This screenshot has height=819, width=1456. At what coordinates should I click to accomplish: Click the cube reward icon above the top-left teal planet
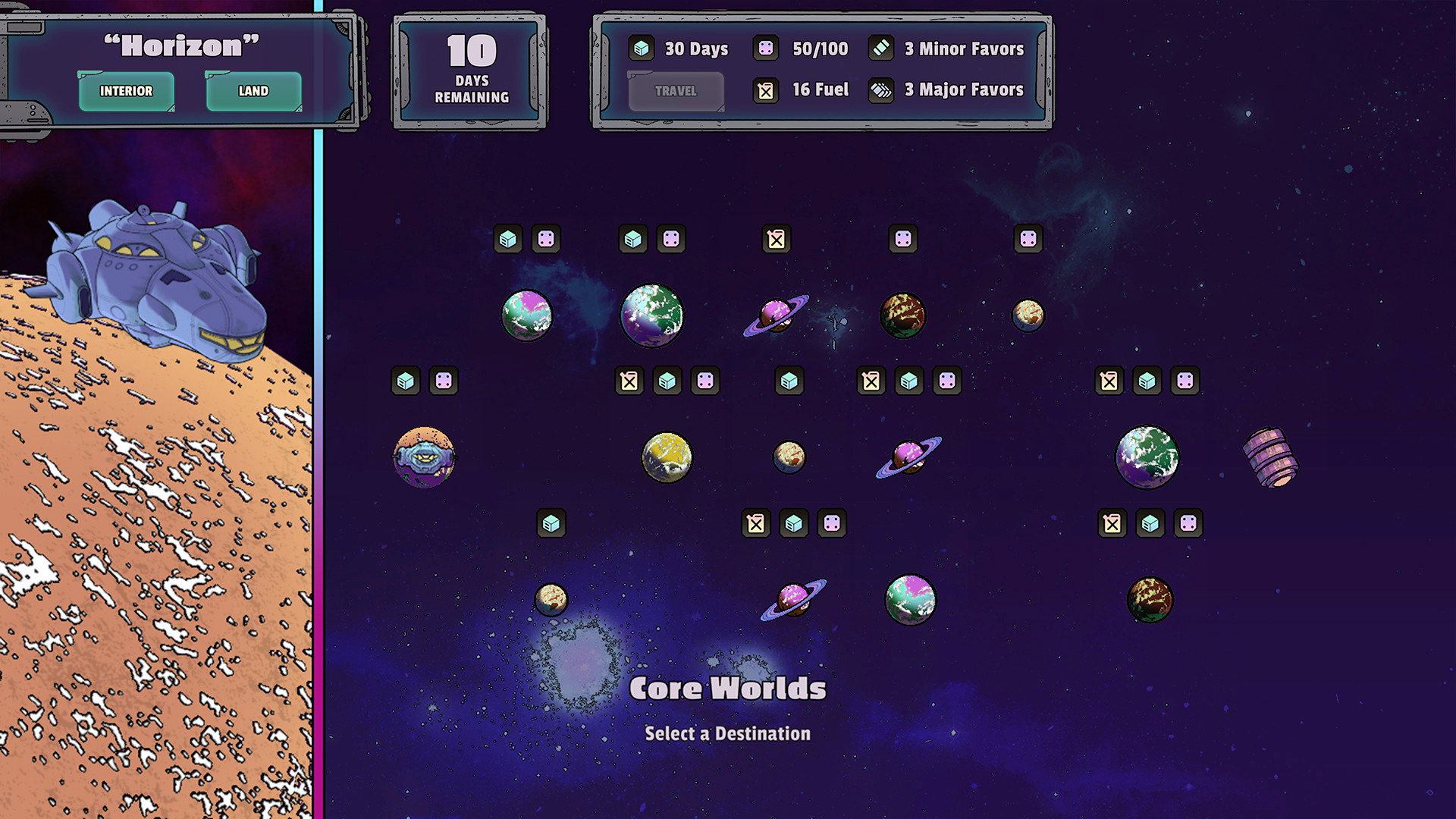508,240
